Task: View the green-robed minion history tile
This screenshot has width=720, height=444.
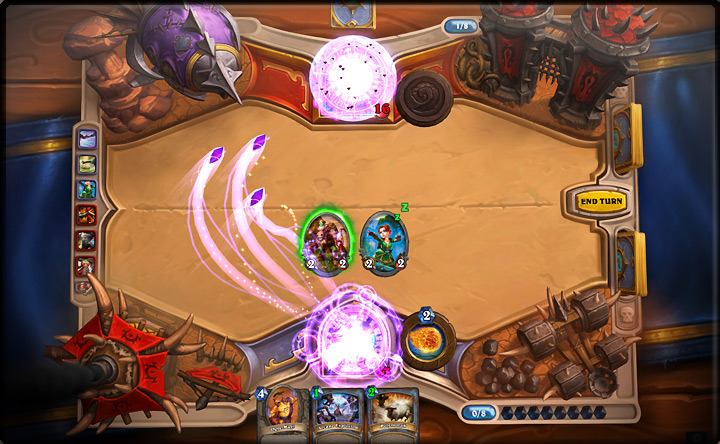Action: 88,189
